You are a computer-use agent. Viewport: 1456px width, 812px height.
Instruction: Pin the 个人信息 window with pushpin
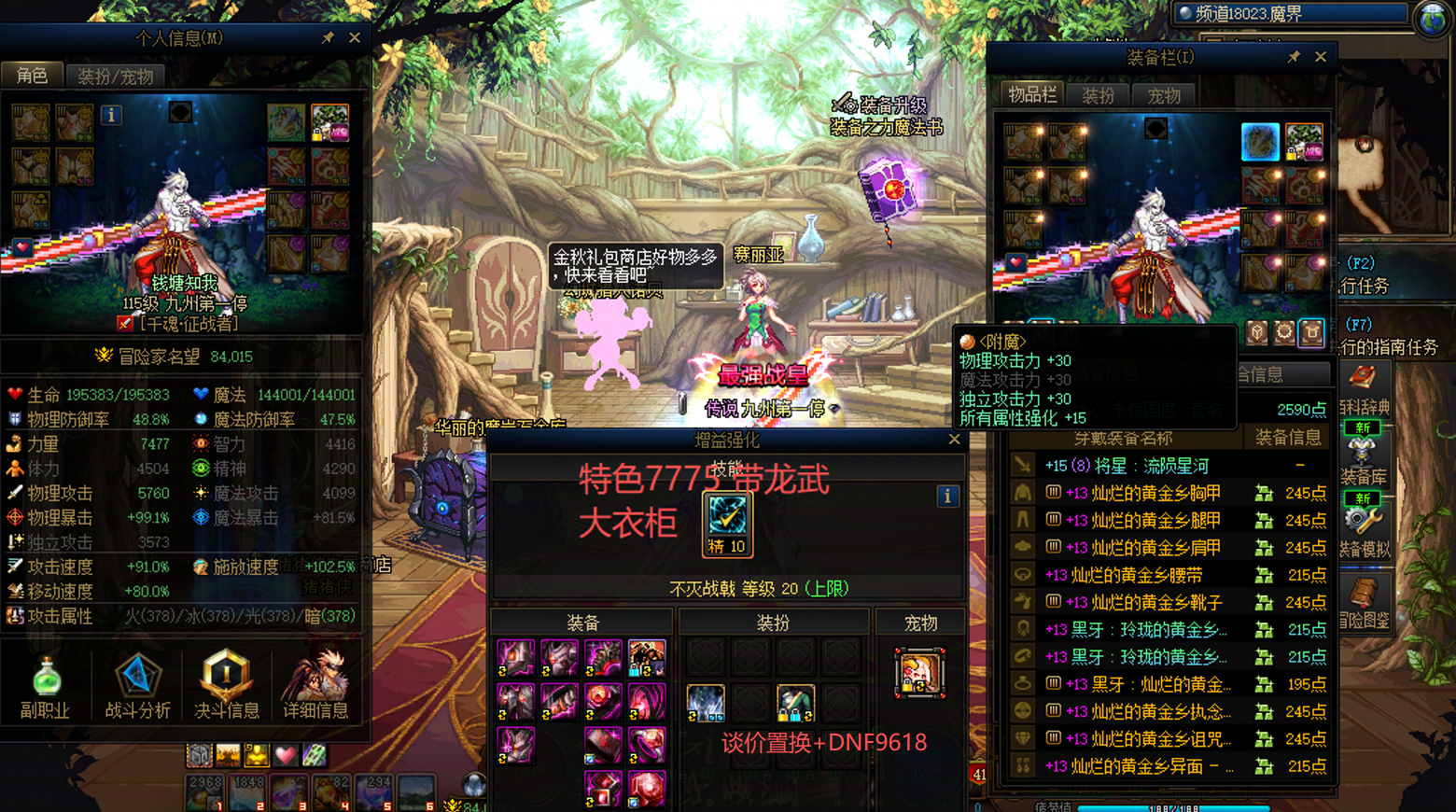point(328,38)
